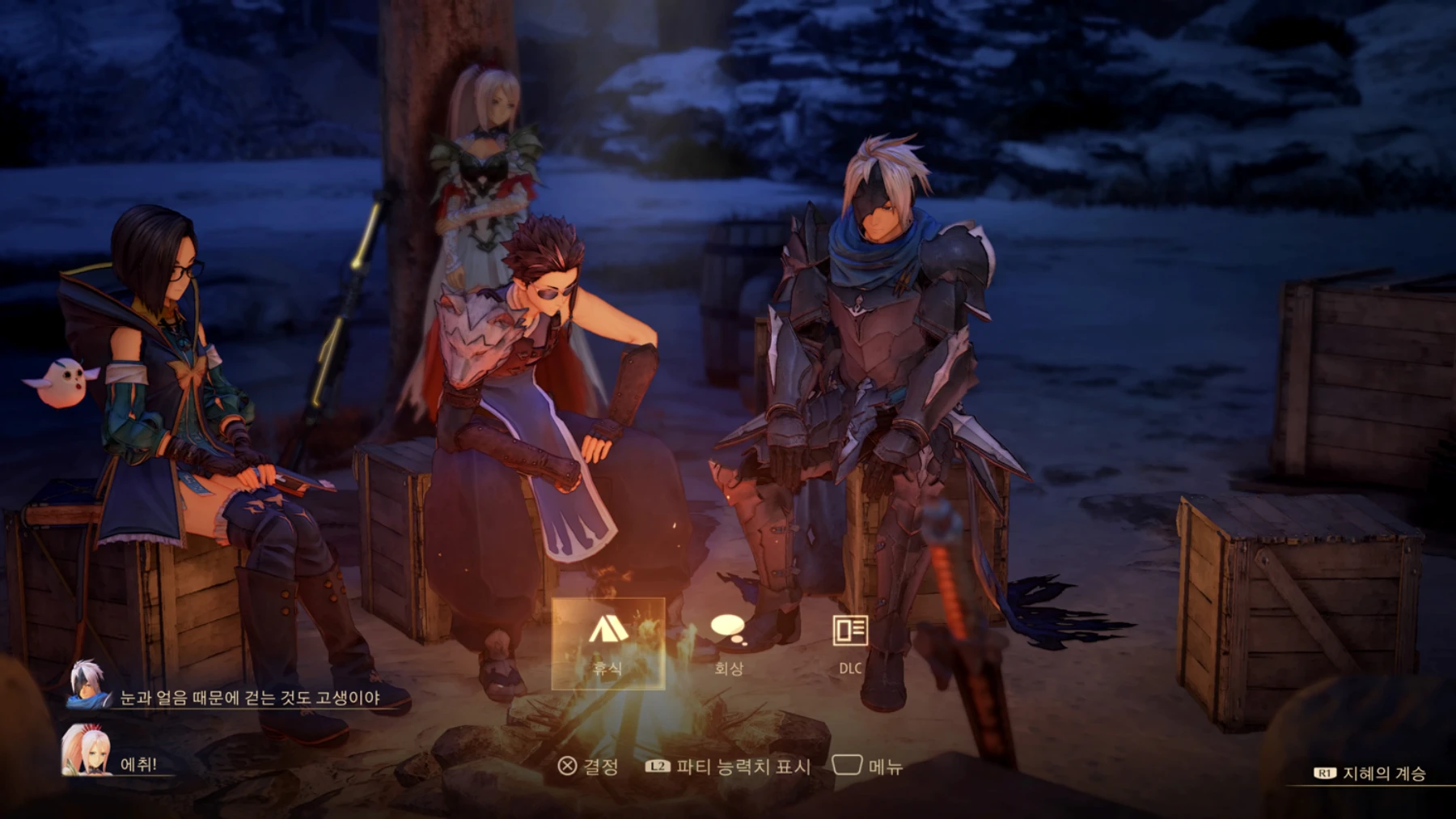
Task: Choose the DLC menu entry
Action: point(849,643)
